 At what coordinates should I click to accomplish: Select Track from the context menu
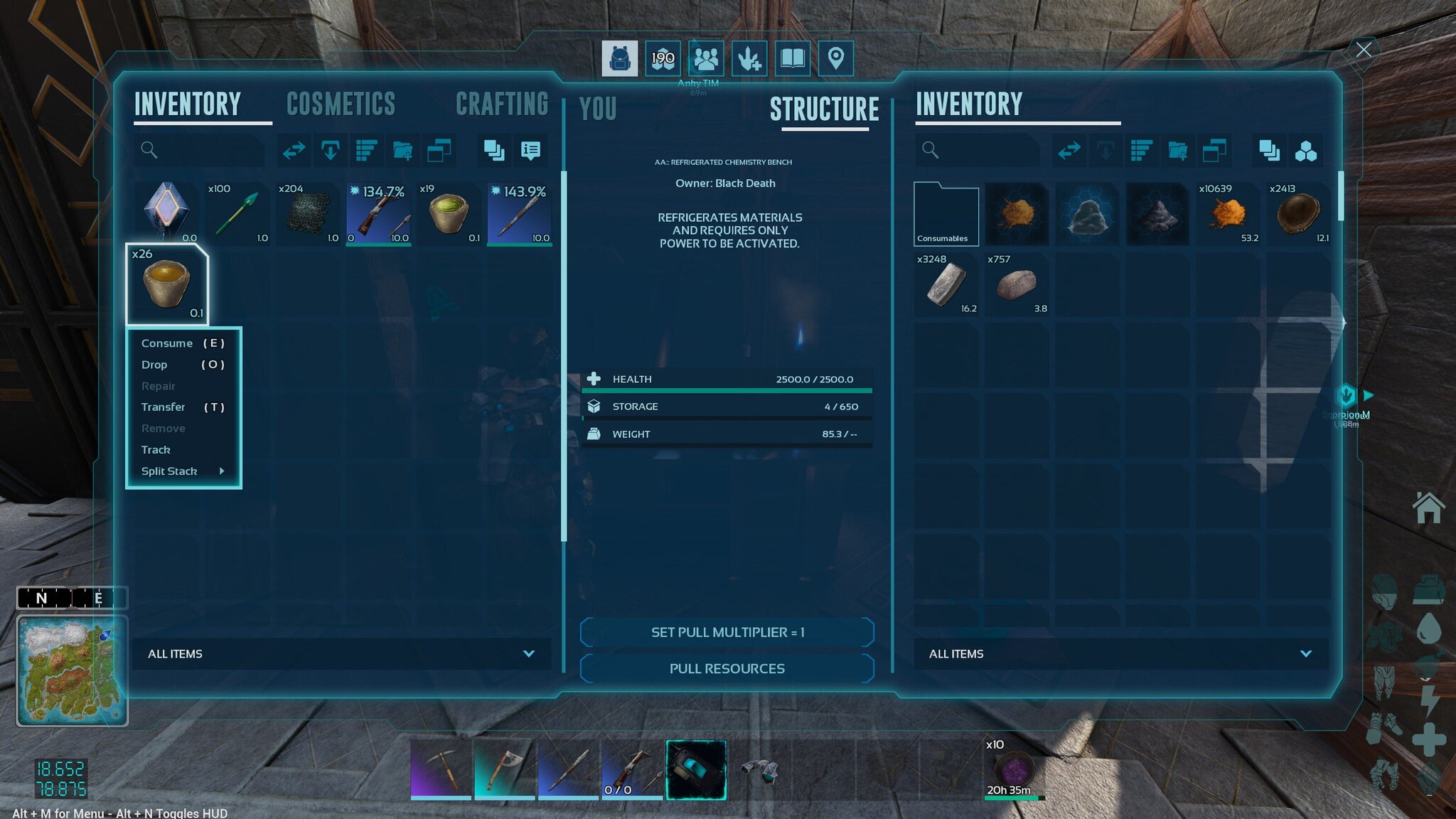pyautogui.click(x=156, y=450)
